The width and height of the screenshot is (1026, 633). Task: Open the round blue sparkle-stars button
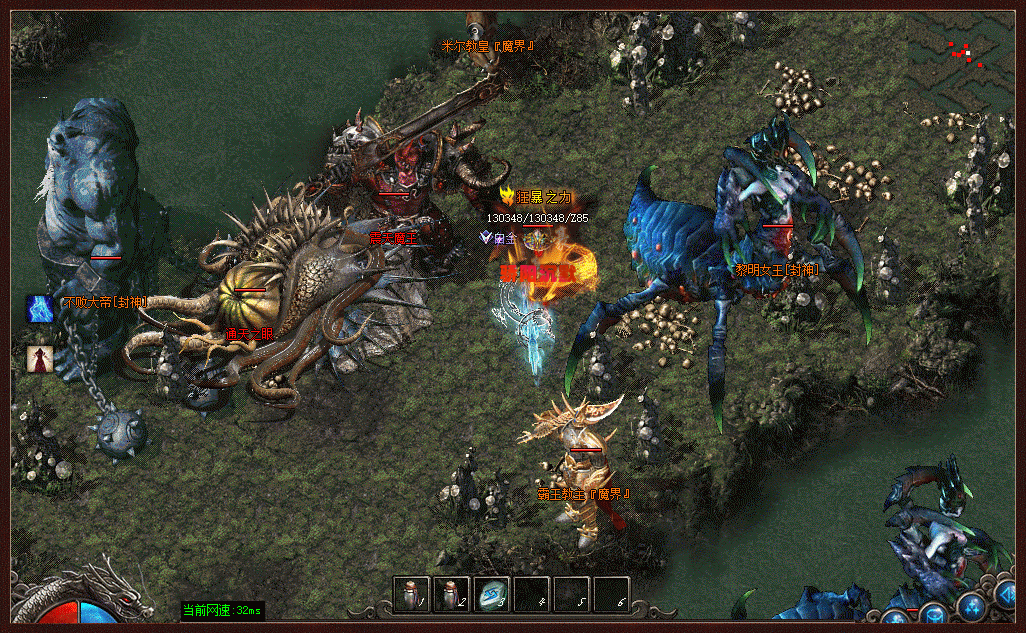point(971,606)
